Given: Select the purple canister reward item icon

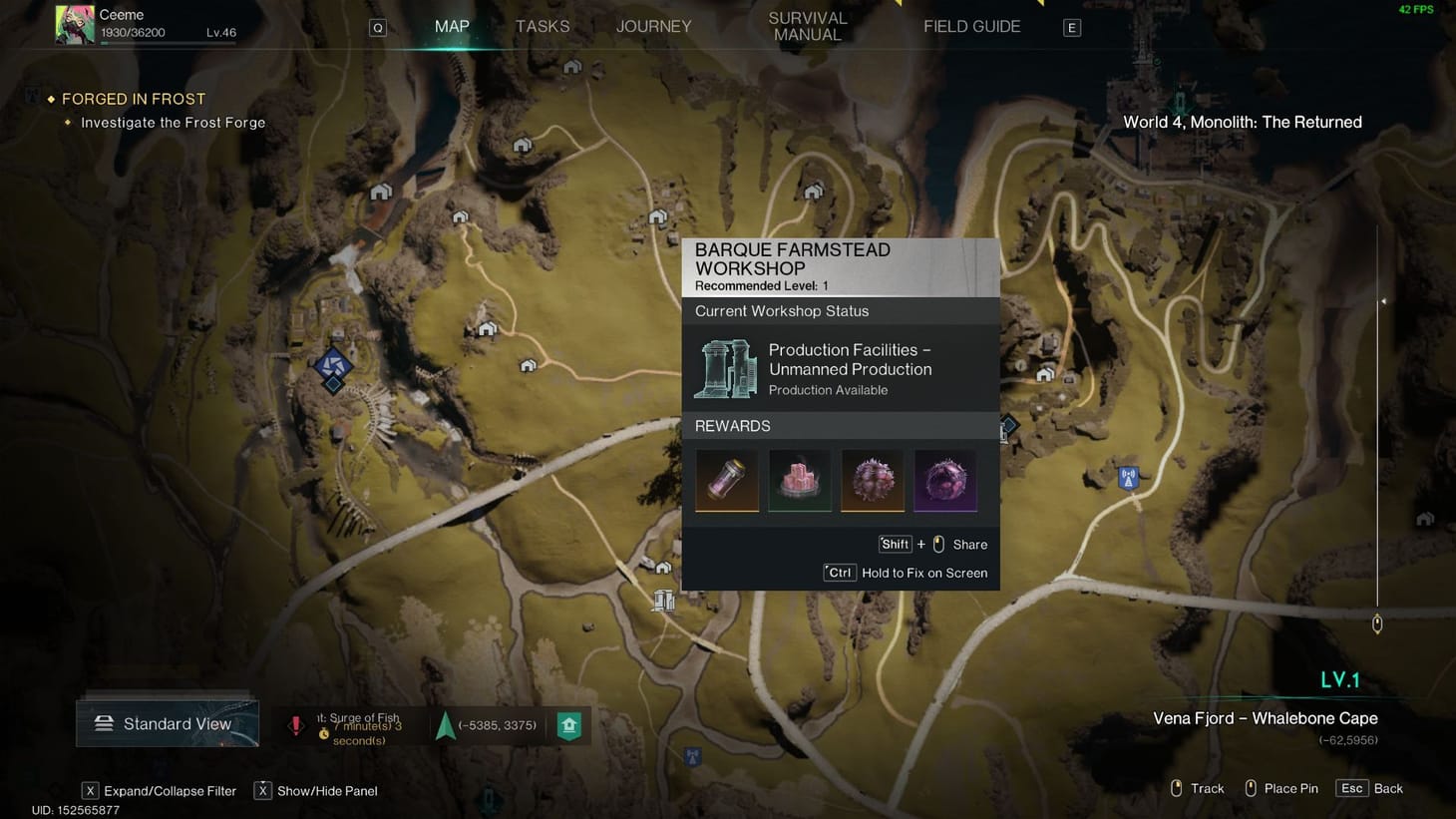Looking at the screenshot, I should (726, 480).
